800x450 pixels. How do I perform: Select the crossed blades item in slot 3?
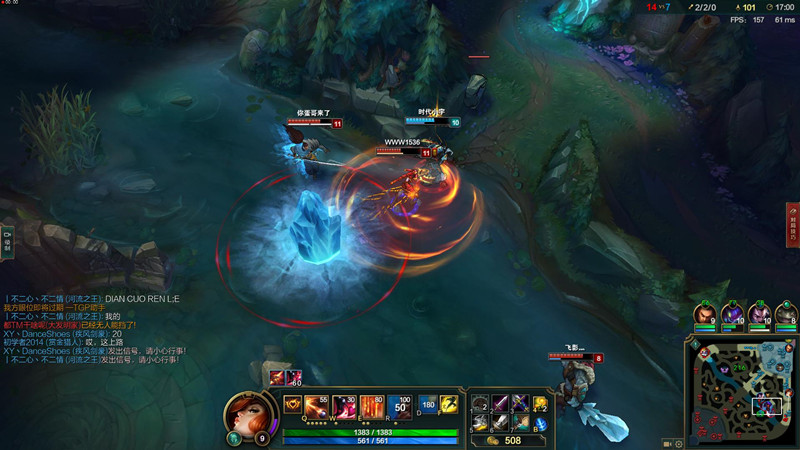(x=520, y=403)
